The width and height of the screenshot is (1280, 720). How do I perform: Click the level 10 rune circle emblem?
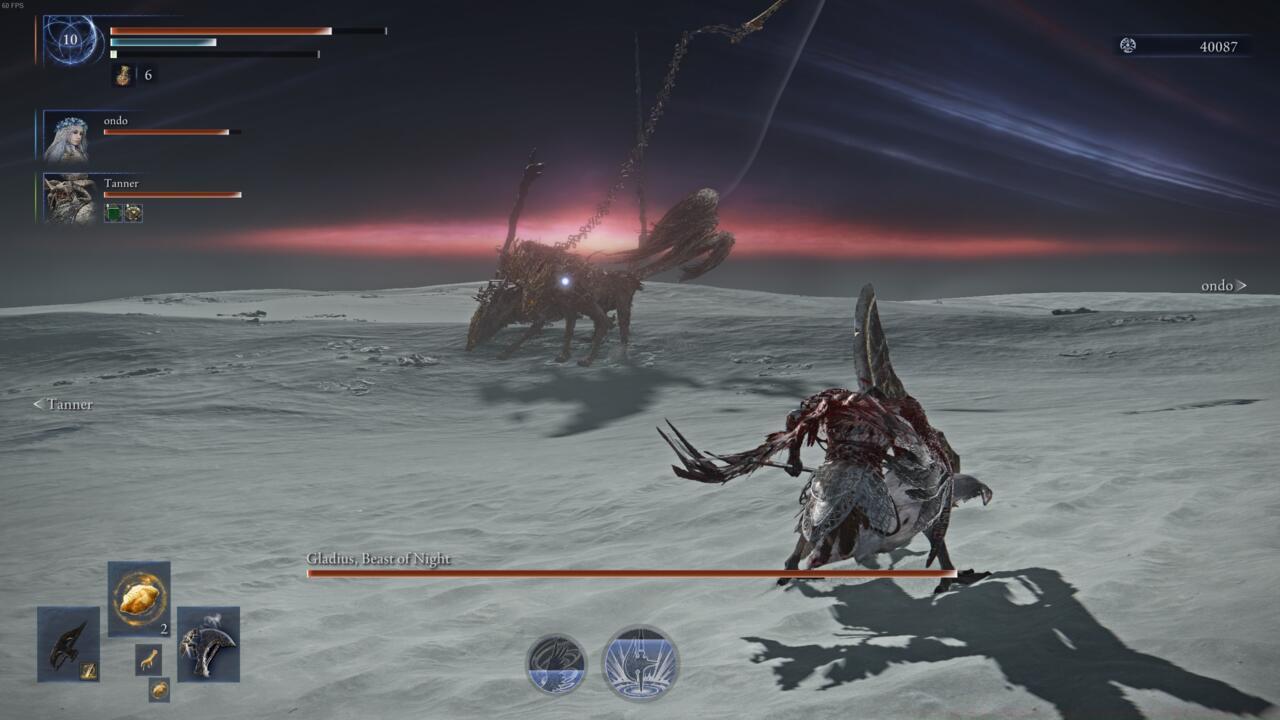tap(68, 39)
